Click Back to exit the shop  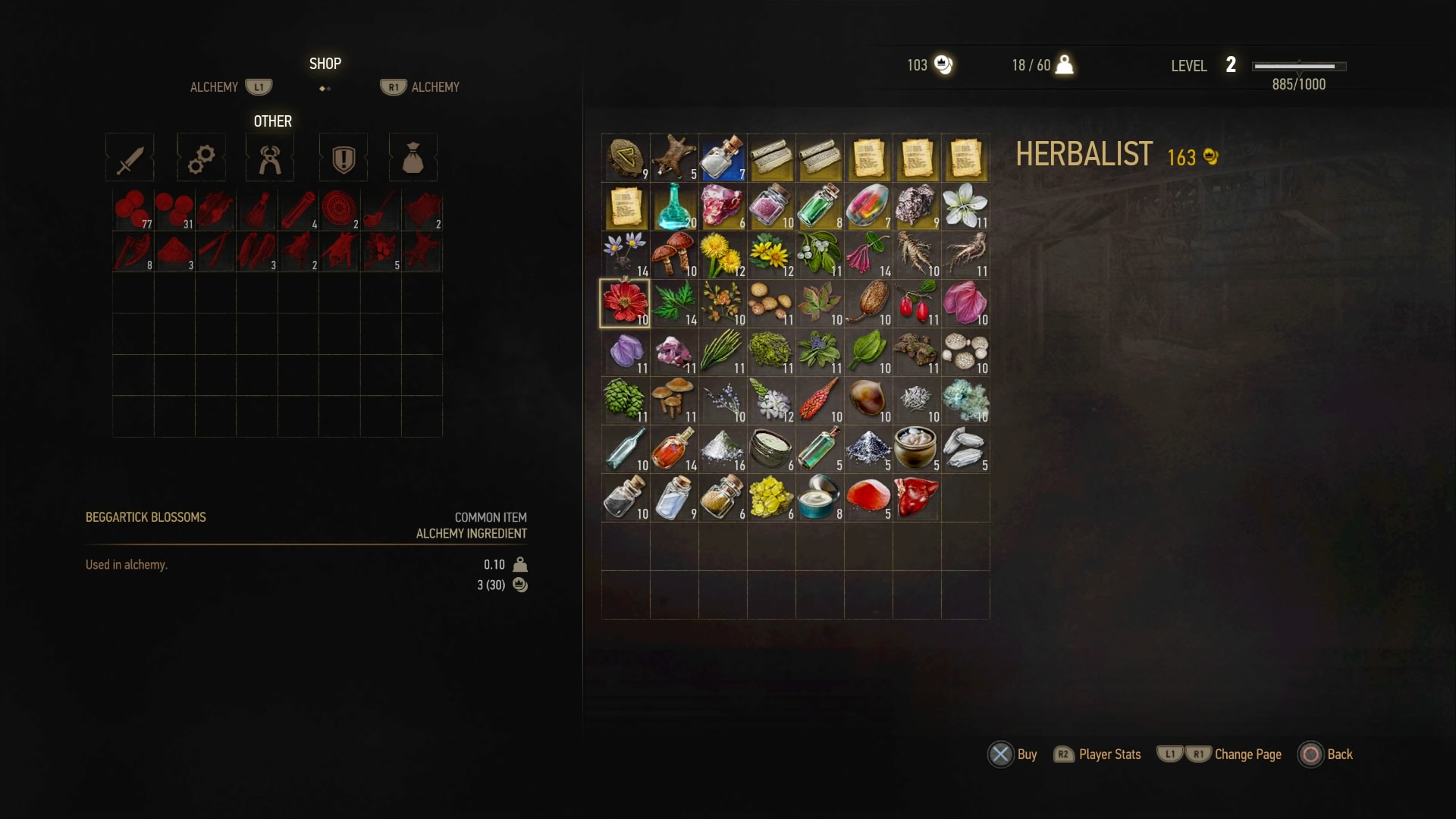(1326, 754)
